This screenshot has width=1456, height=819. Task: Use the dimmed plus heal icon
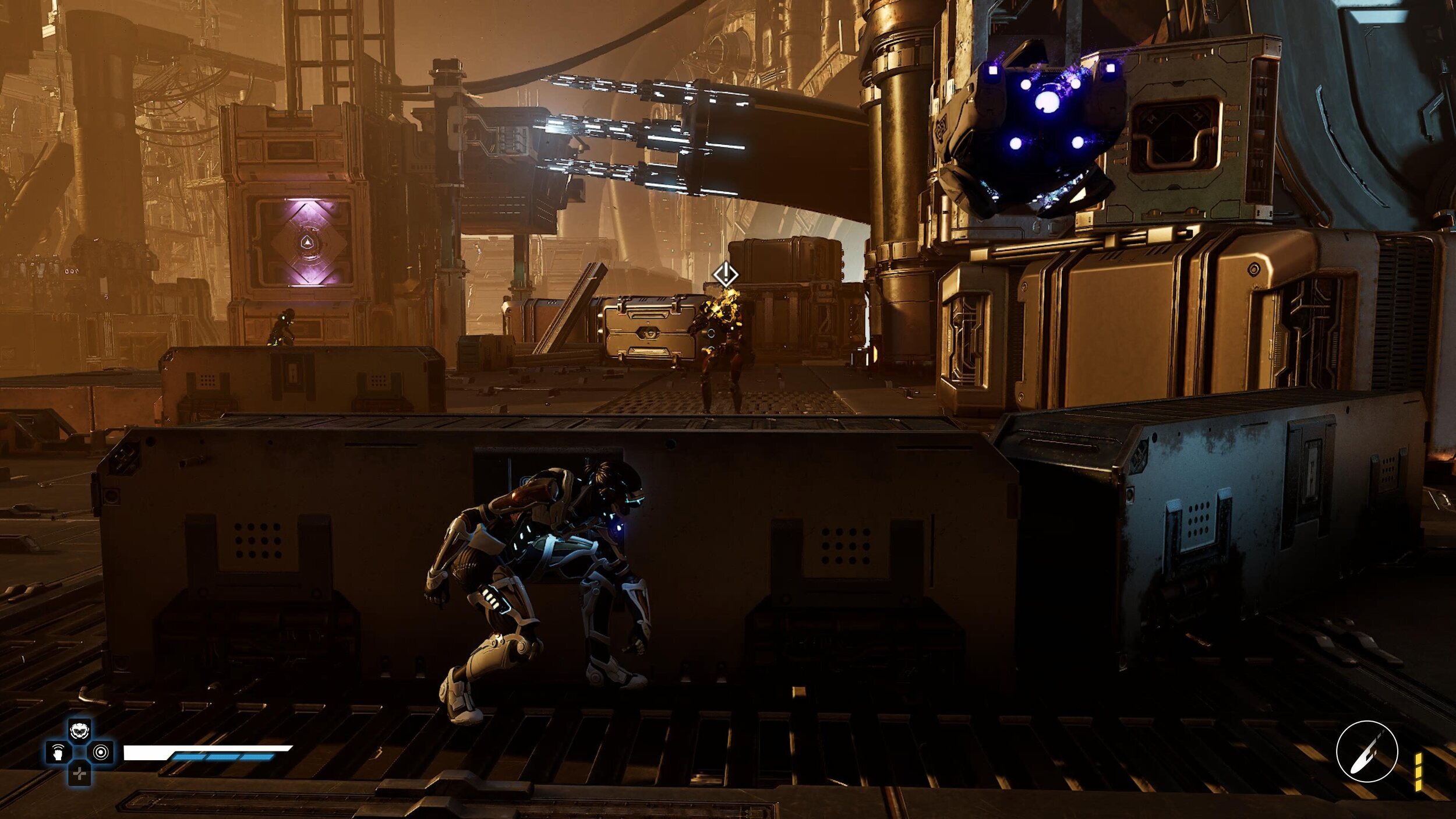pos(79,774)
